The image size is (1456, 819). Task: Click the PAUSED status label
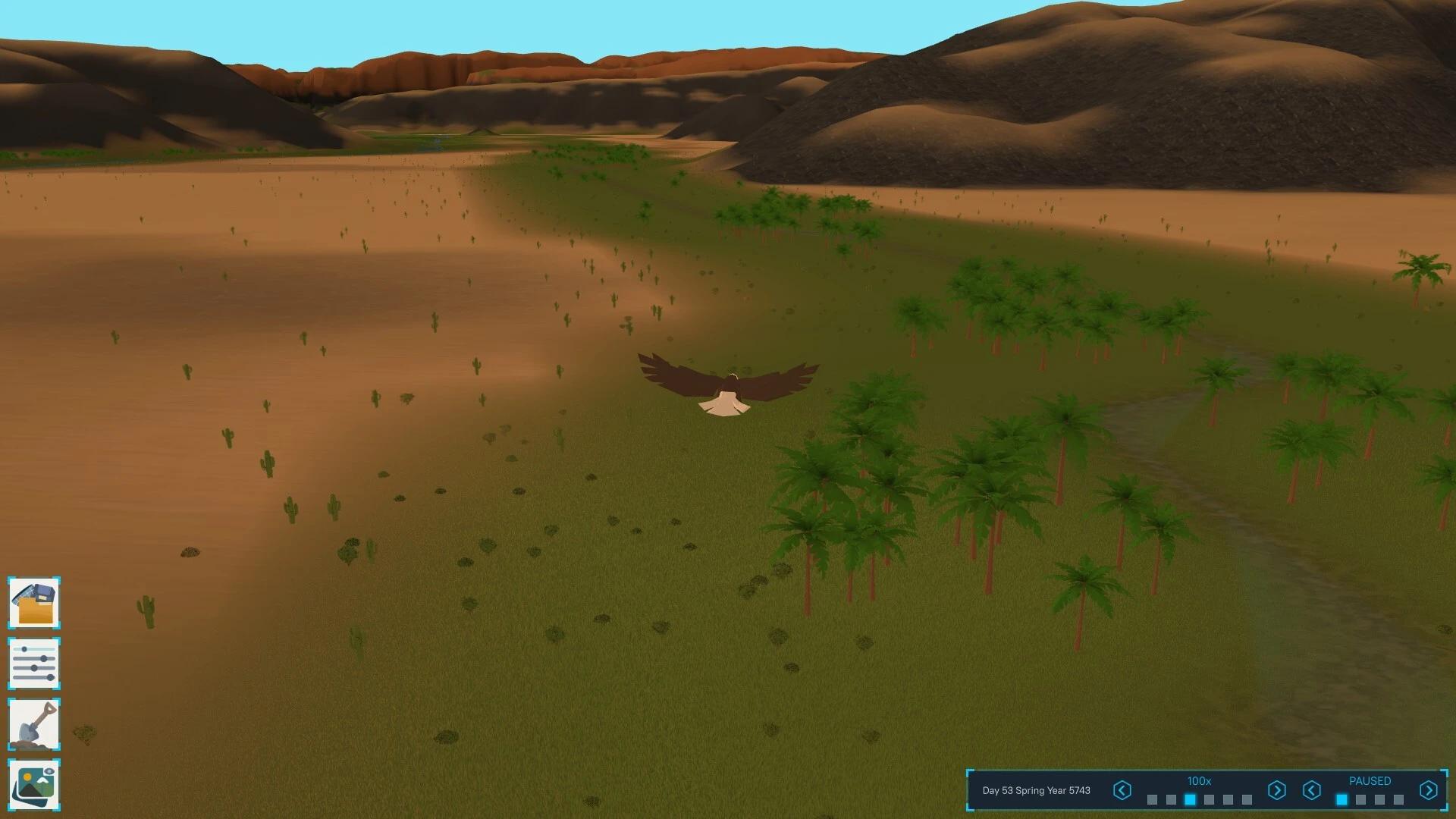point(1370,781)
